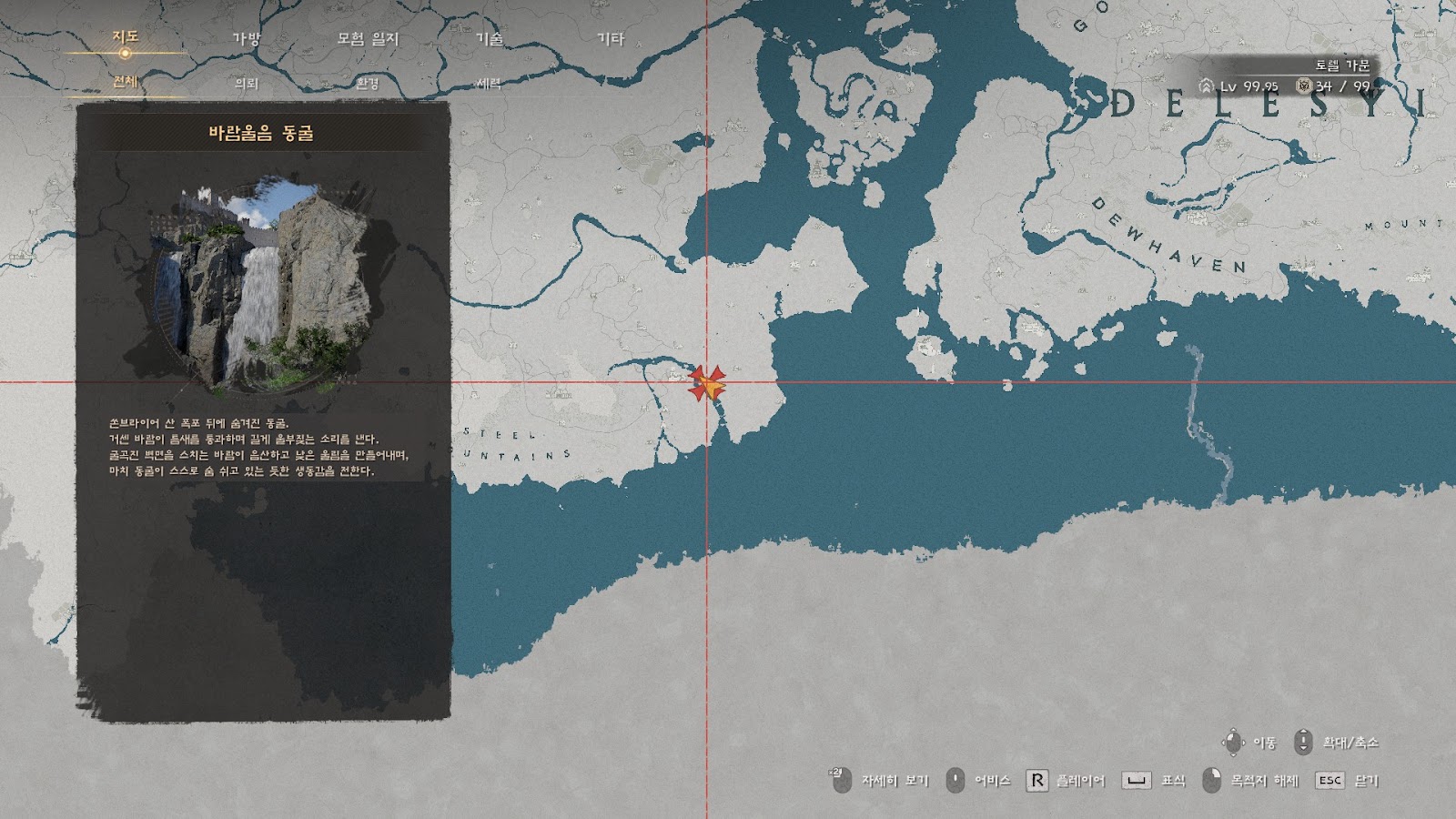Switch to the 기술 (Skills) tab
Image resolution: width=1456 pixels, height=819 pixels.
pos(490,39)
